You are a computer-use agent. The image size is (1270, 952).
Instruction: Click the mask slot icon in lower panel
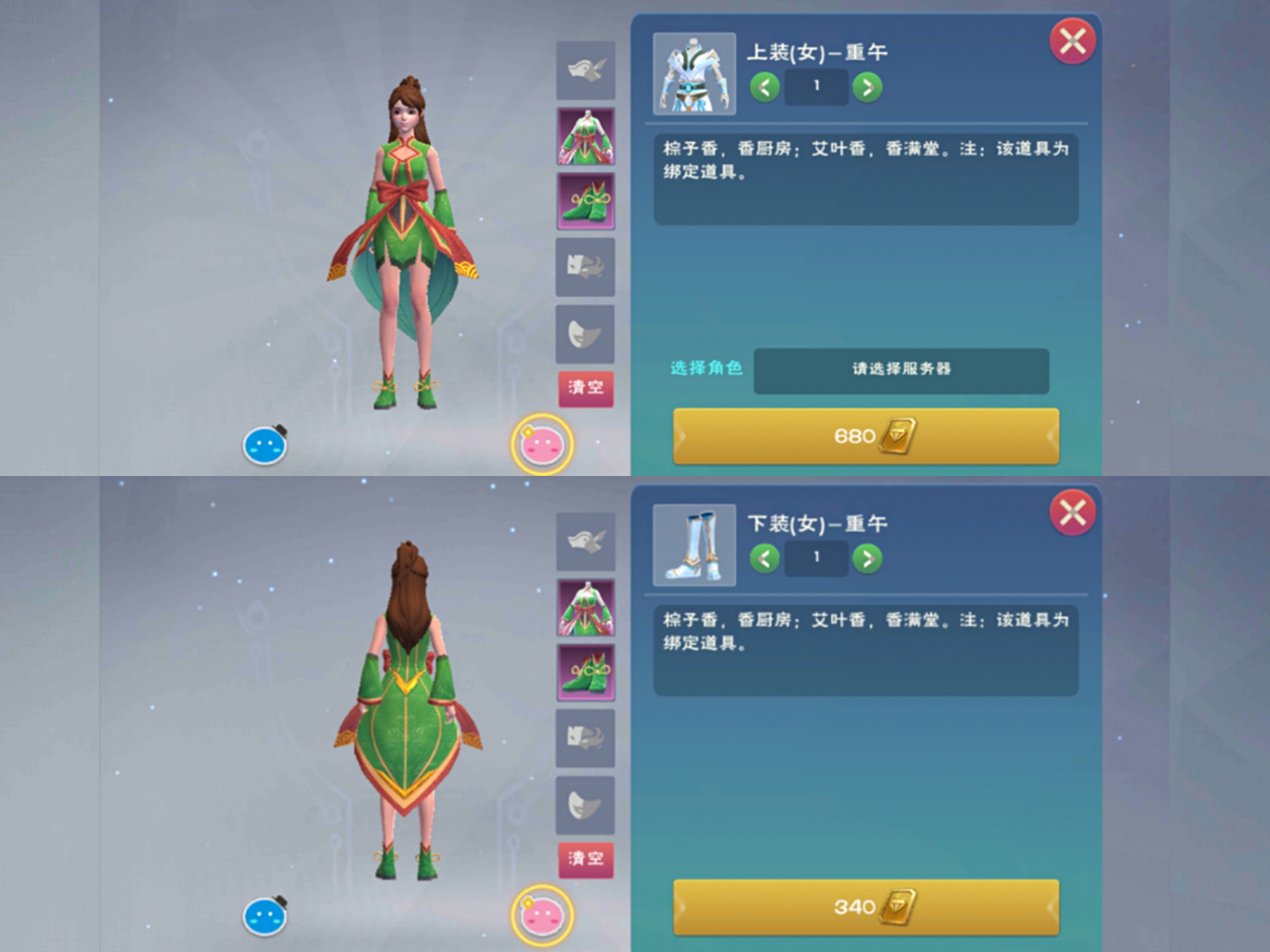[x=585, y=803]
